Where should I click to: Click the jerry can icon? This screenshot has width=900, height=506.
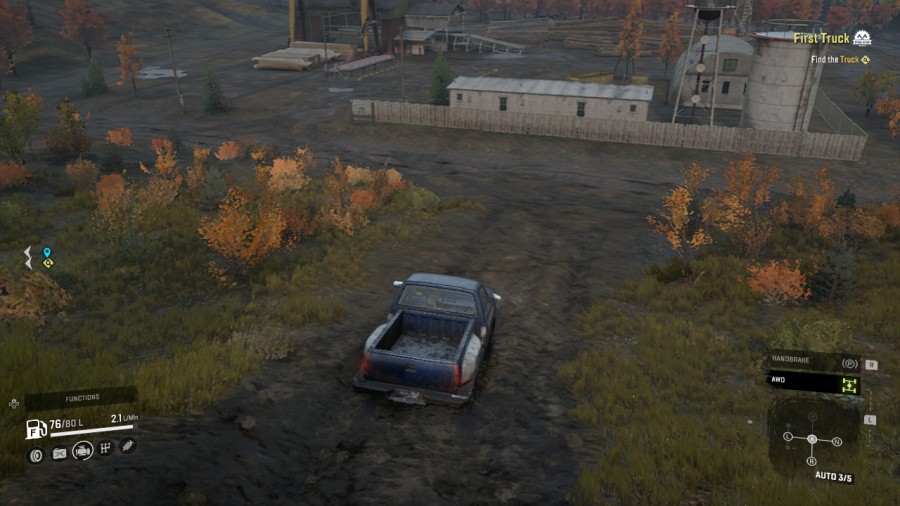pos(60,454)
